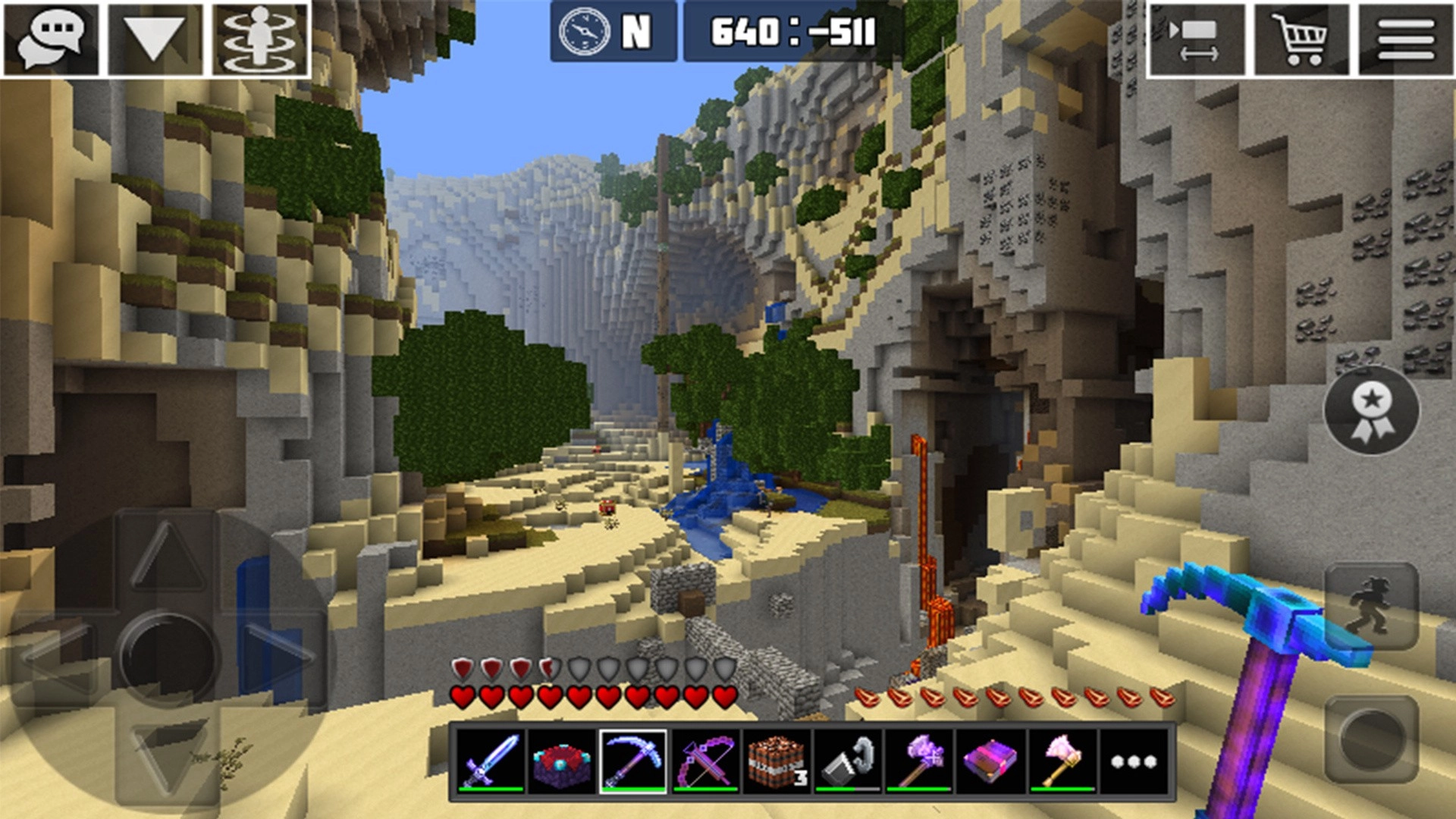Choose the pickaxe in the hotbar
The image size is (1456, 819).
click(x=633, y=761)
